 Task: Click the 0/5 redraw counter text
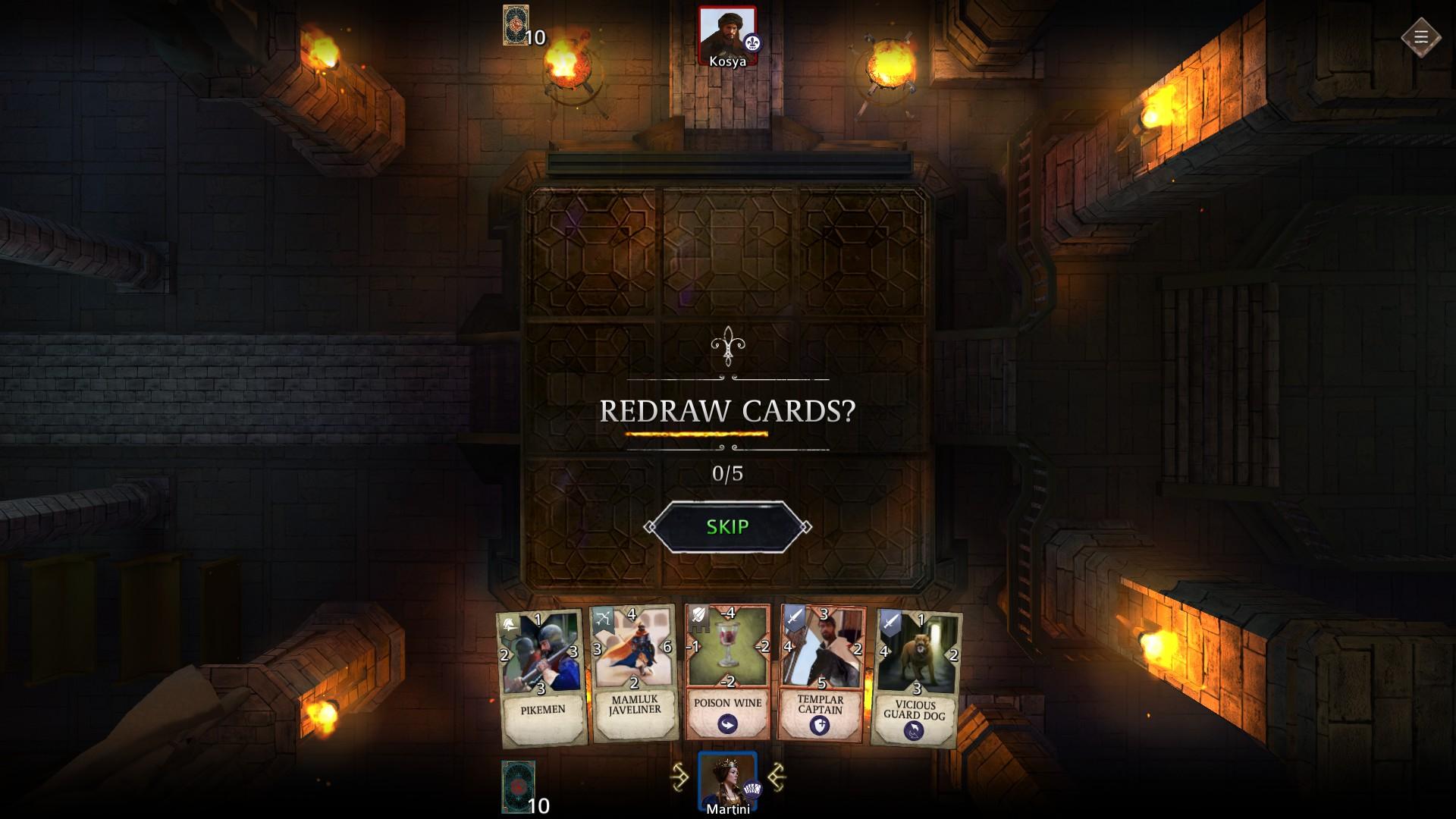pyautogui.click(x=728, y=473)
